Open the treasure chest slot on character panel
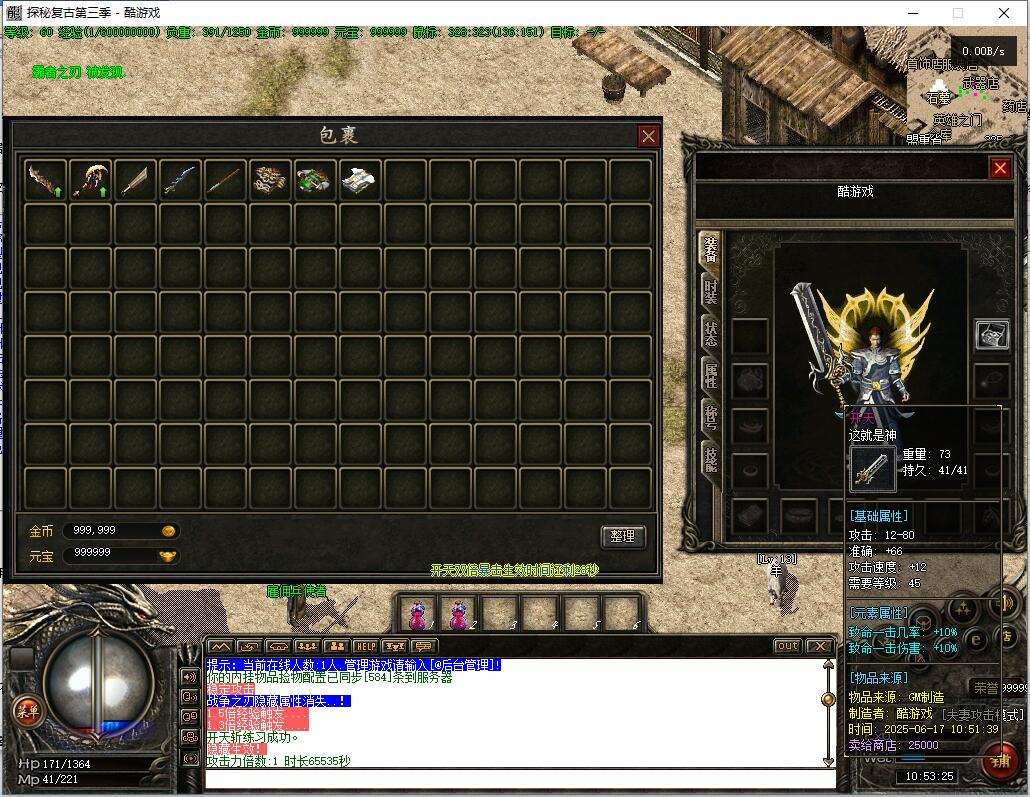 991,336
